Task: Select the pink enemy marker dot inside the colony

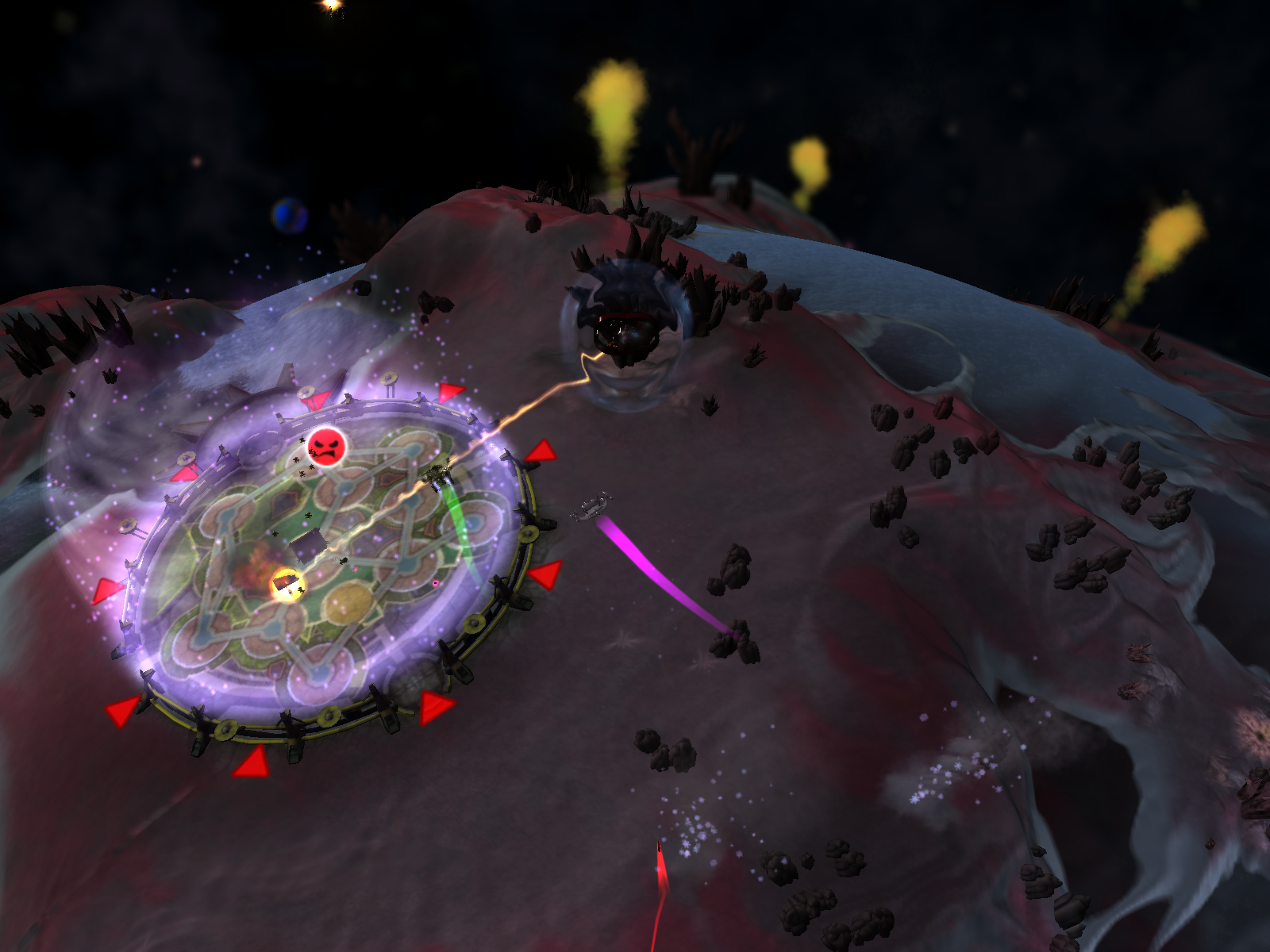Action: 435,582
